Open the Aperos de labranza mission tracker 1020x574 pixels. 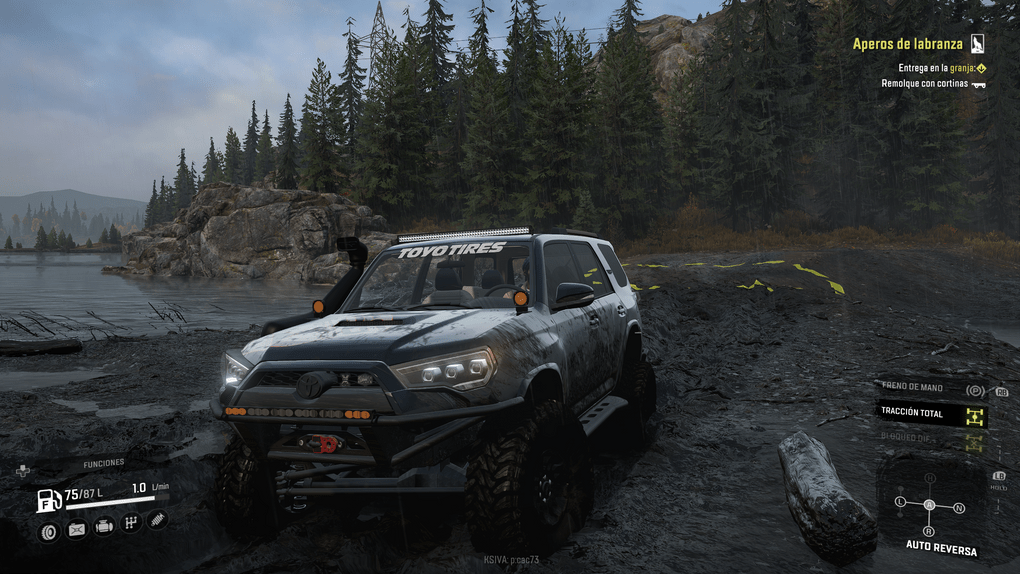tap(909, 44)
